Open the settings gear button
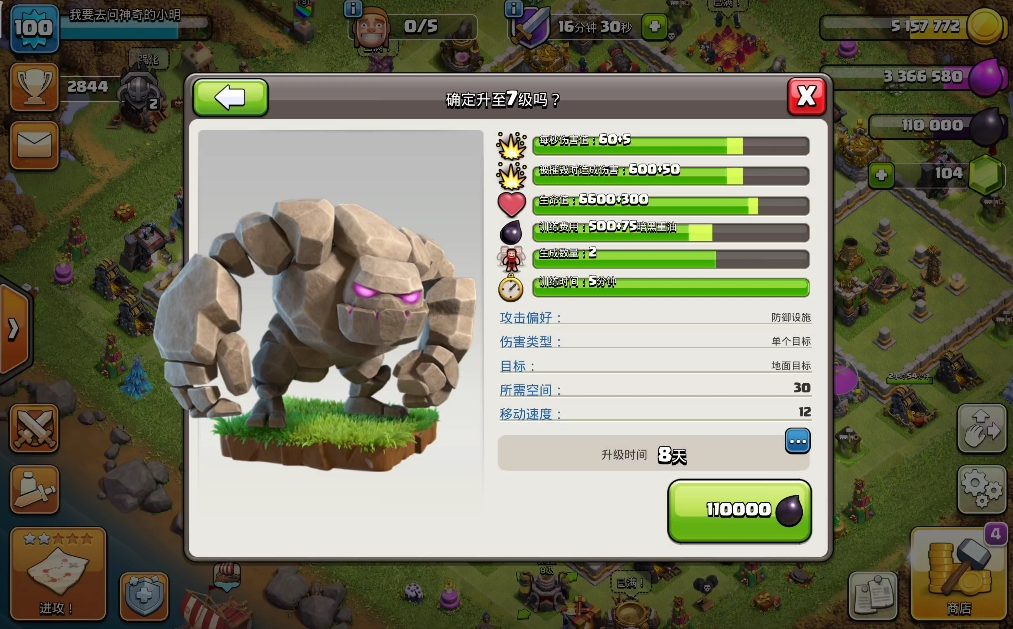The width and height of the screenshot is (1013, 629). (981, 489)
